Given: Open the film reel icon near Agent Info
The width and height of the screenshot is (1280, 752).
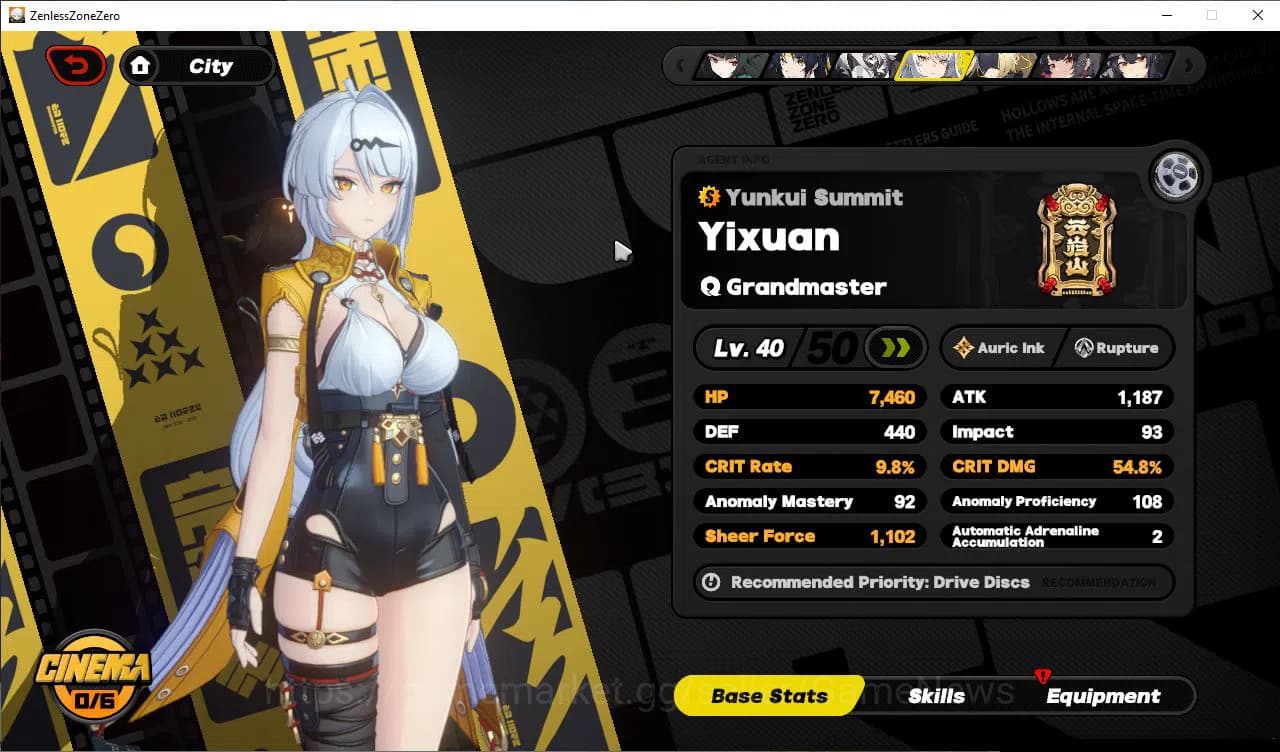Looking at the screenshot, I should [x=1177, y=175].
